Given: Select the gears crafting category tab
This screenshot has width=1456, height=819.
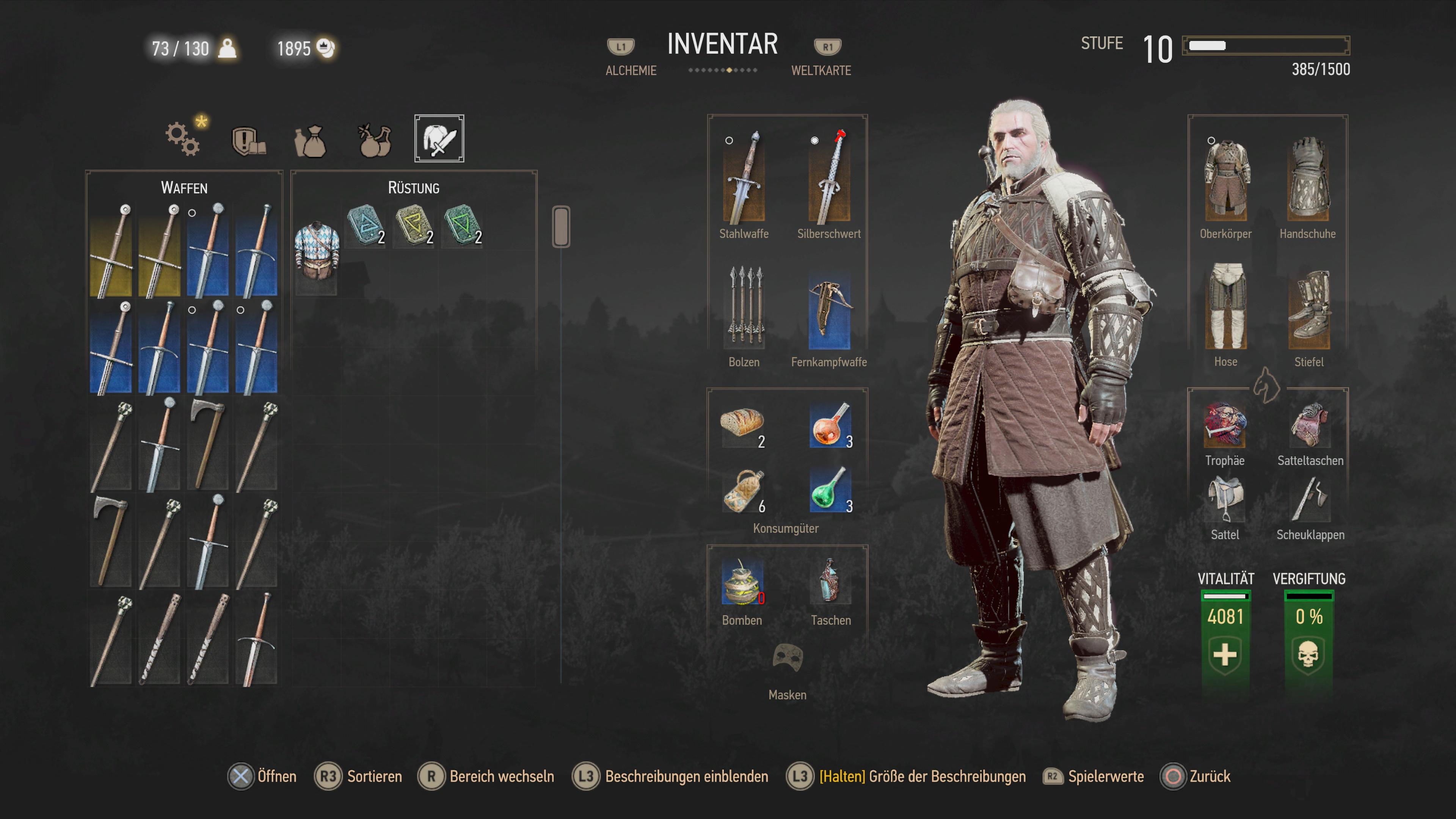Looking at the screenshot, I should (182, 138).
